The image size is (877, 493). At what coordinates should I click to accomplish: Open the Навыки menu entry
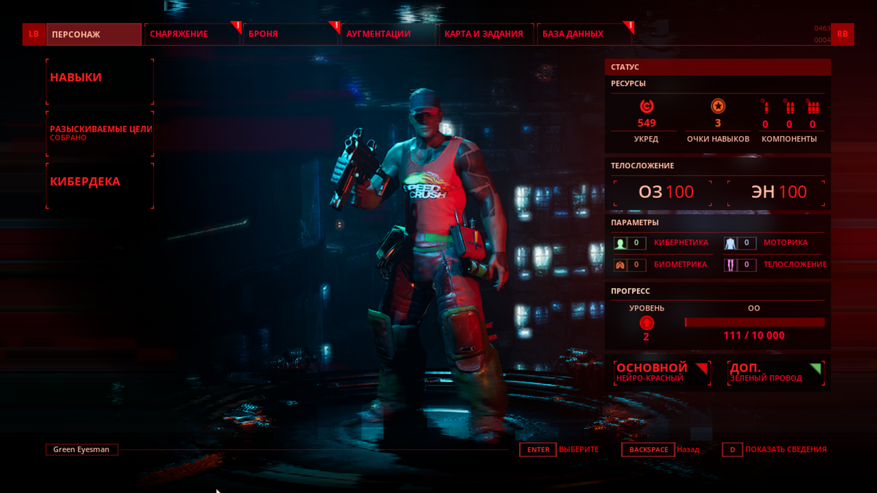coord(99,78)
